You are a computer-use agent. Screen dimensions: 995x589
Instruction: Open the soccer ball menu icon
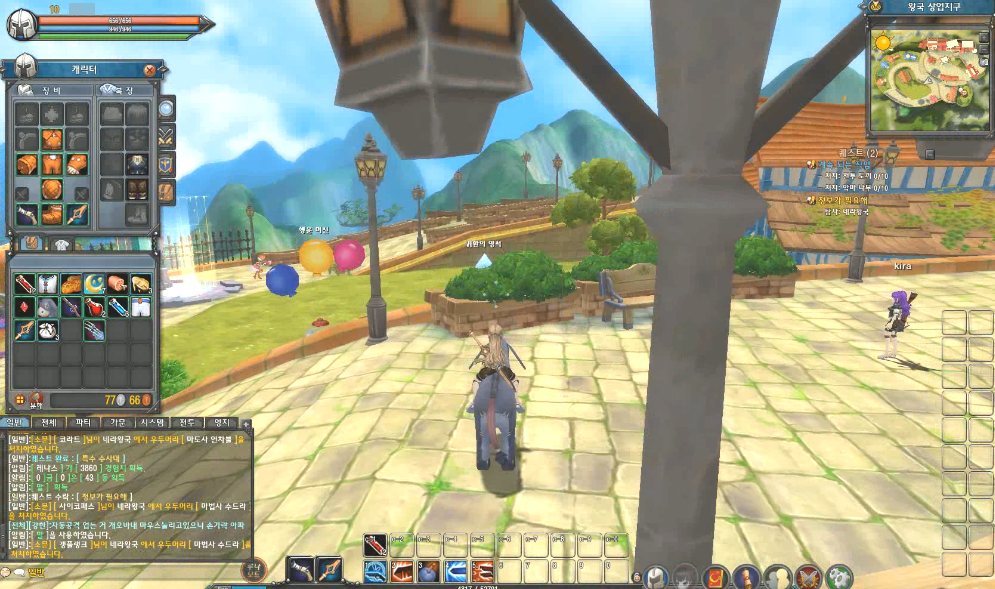839,577
